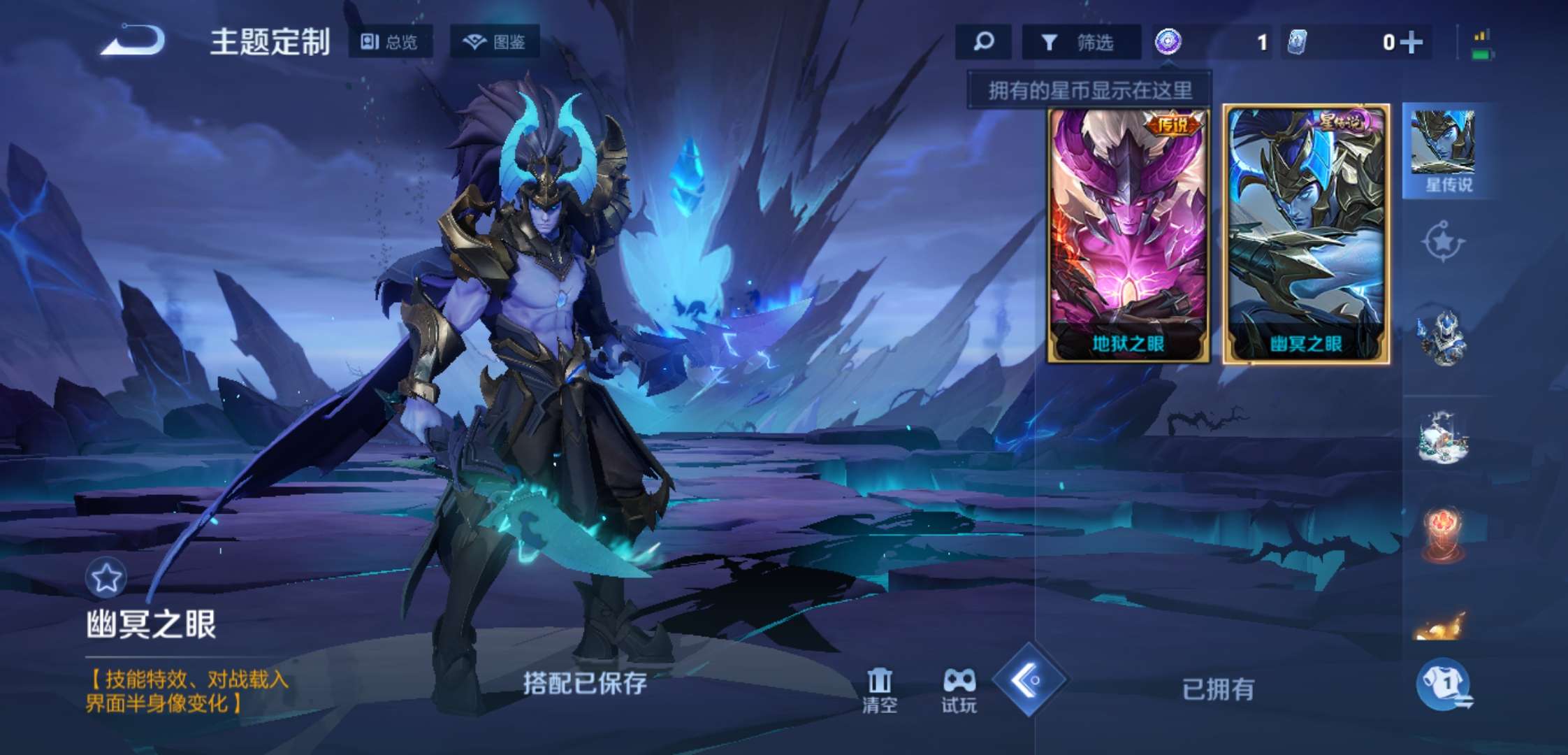Screen dimensions: 1568x755
Task: Toggle the favorite star for 幽冥之眼
Action: coord(106,578)
